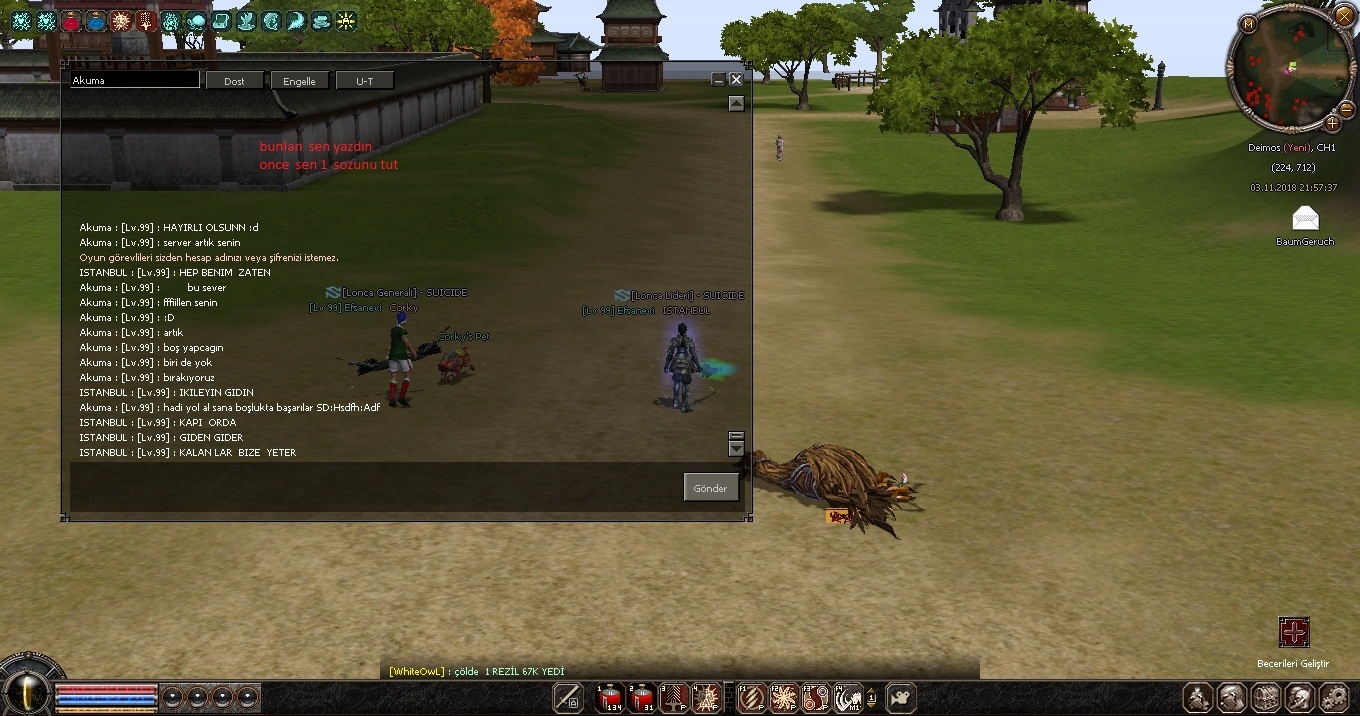The image size is (1360, 716).
Task: Open the inventory chest icon
Action: [1266, 697]
